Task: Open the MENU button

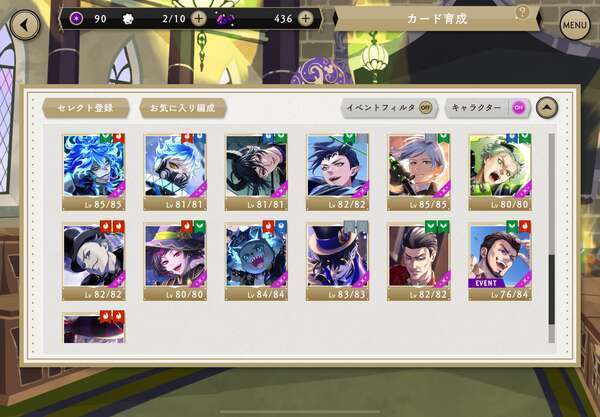Action: [574, 23]
